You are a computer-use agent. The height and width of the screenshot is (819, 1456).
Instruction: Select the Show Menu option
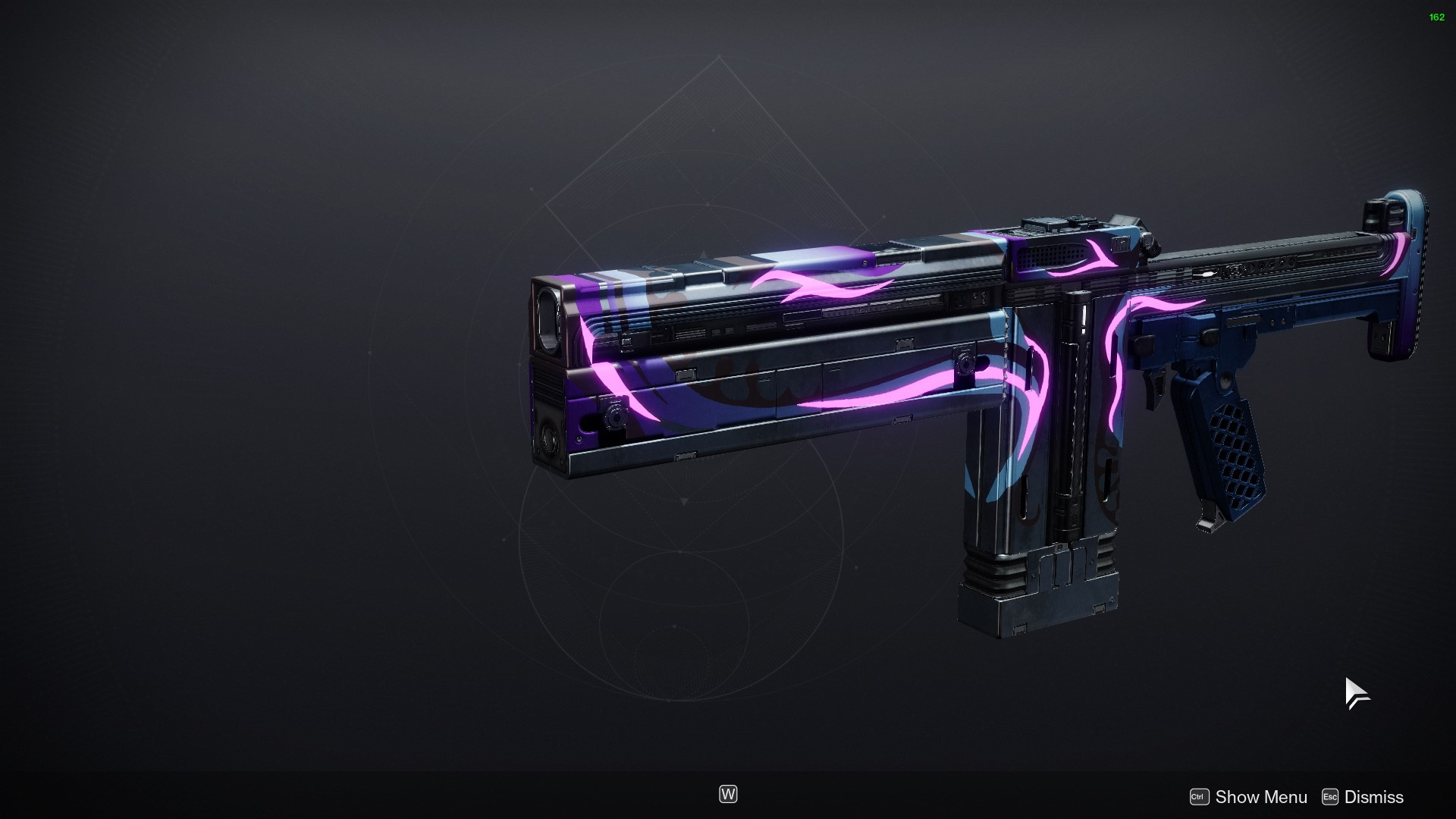[1260, 797]
